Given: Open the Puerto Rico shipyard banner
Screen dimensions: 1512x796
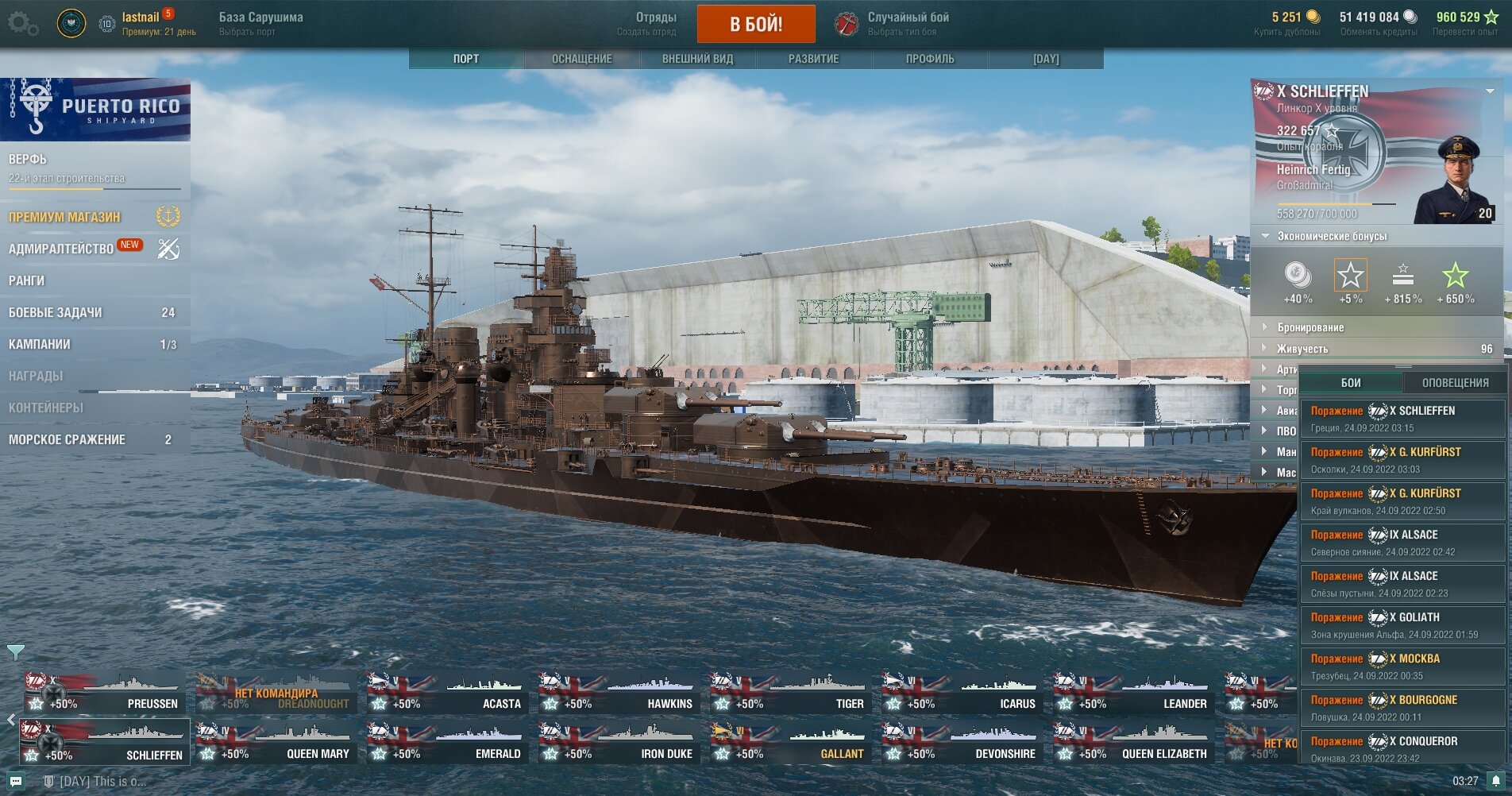Looking at the screenshot, I should tap(95, 110).
